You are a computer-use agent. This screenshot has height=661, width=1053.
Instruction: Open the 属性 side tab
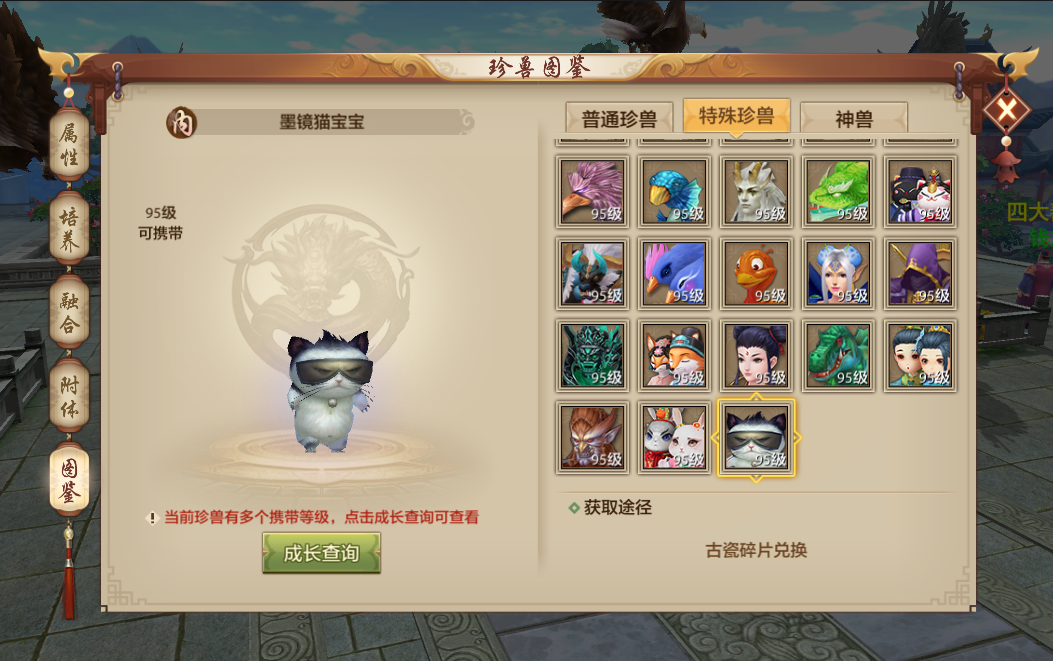pyautogui.click(x=69, y=145)
